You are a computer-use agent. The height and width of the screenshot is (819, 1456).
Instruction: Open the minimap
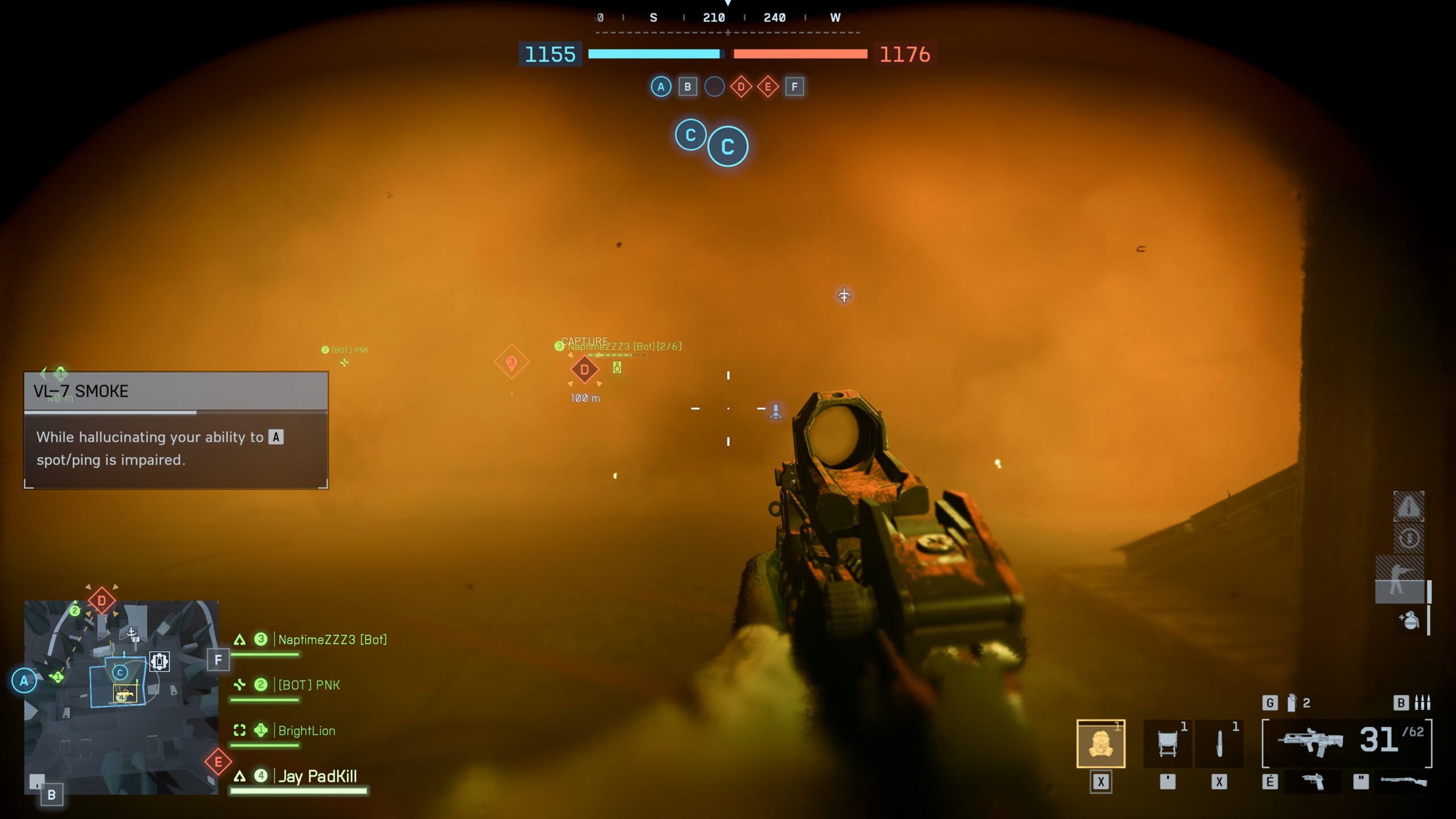click(x=121, y=697)
